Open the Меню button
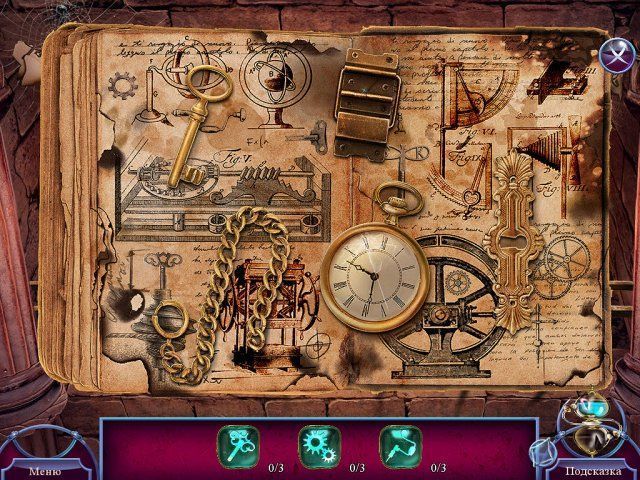The image size is (640, 480). click(44, 469)
